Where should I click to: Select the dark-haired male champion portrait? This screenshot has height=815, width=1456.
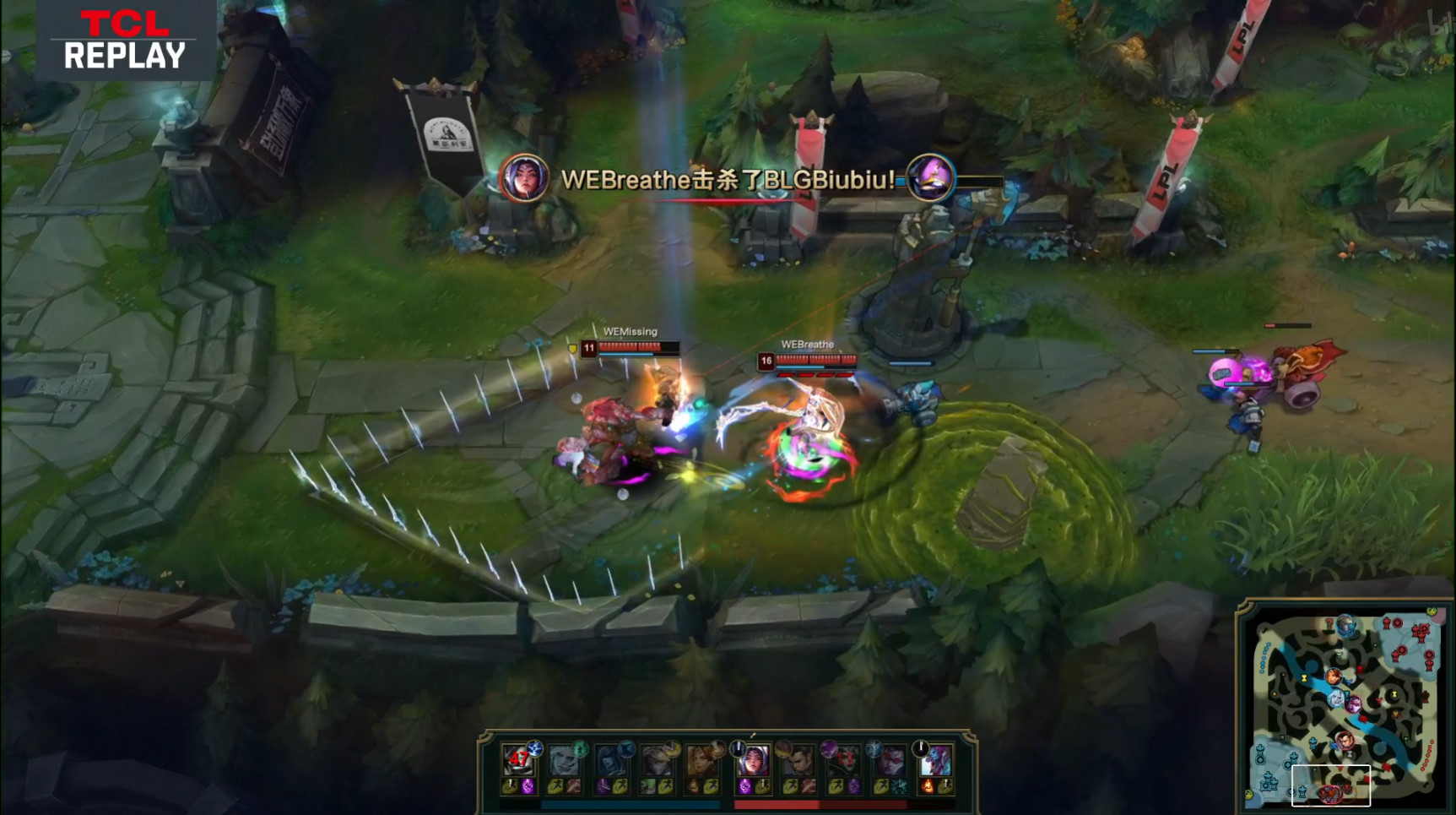[x=798, y=761]
